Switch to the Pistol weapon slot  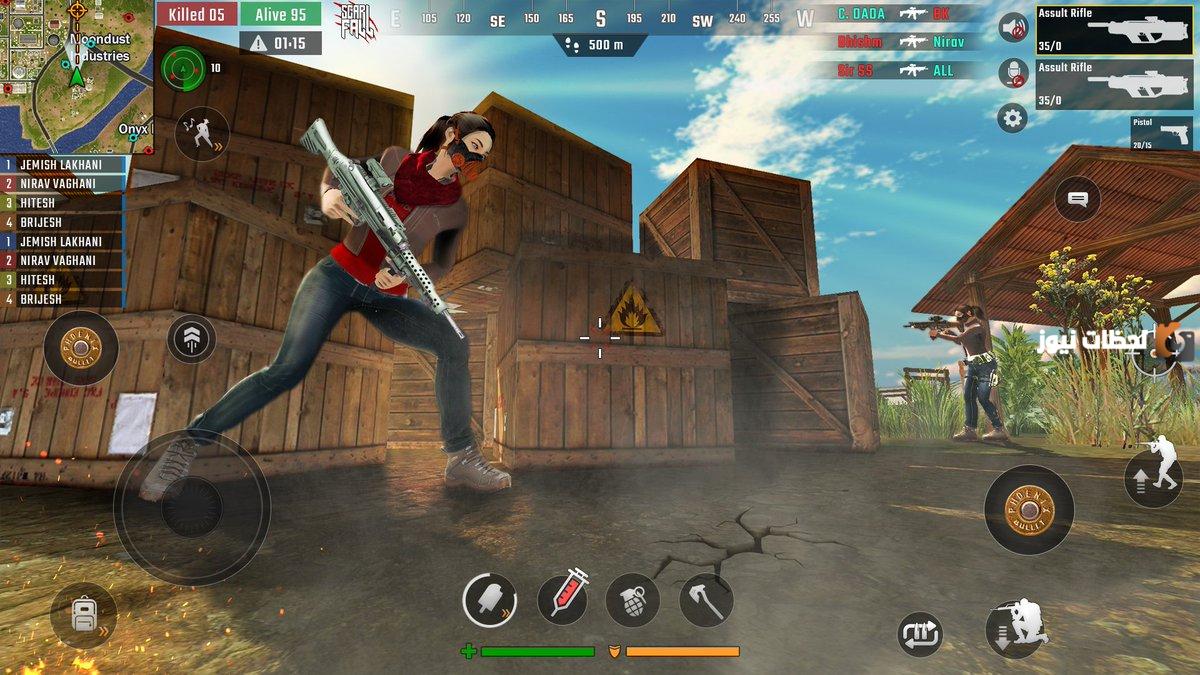[x=1161, y=133]
